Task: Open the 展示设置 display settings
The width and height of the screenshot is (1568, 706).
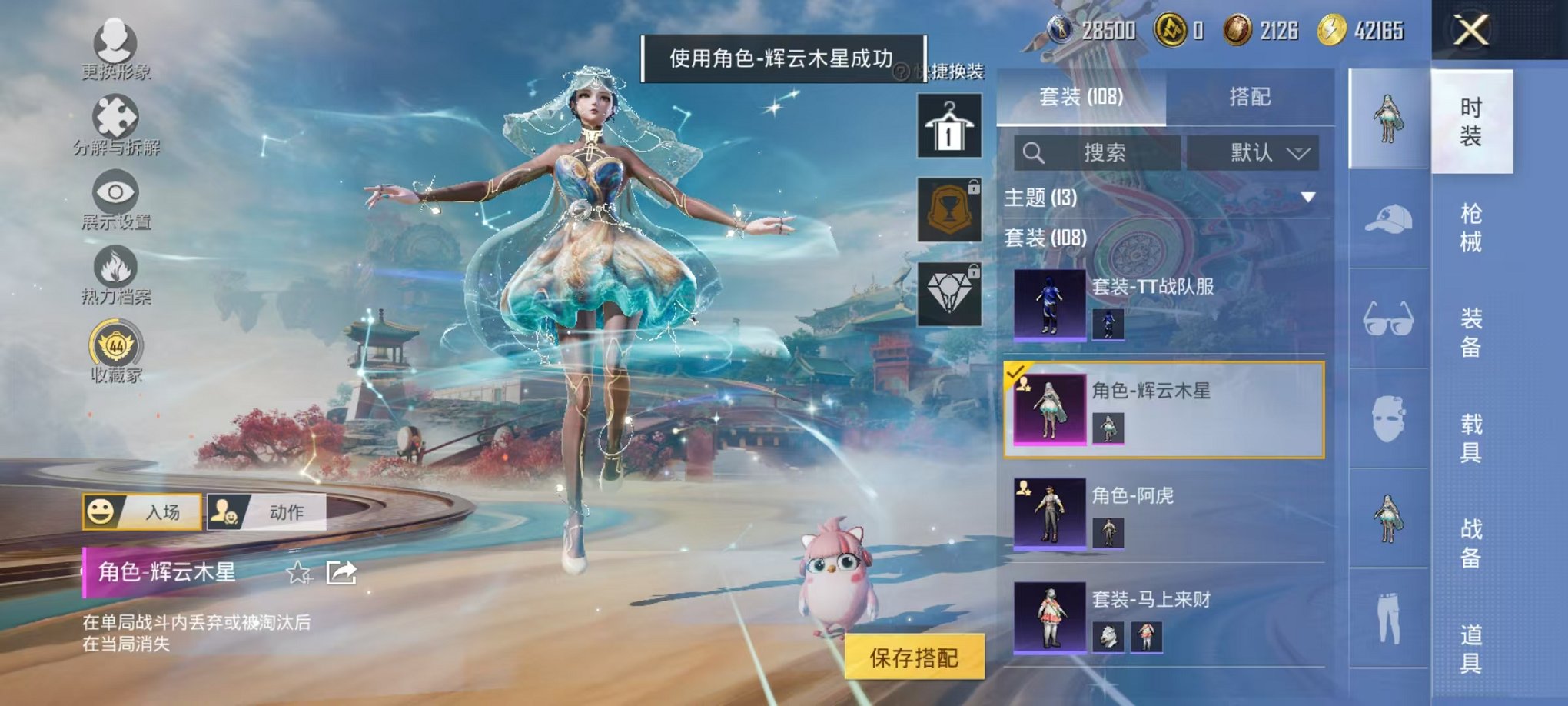Action: pyautogui.click(x=115, y=192)
